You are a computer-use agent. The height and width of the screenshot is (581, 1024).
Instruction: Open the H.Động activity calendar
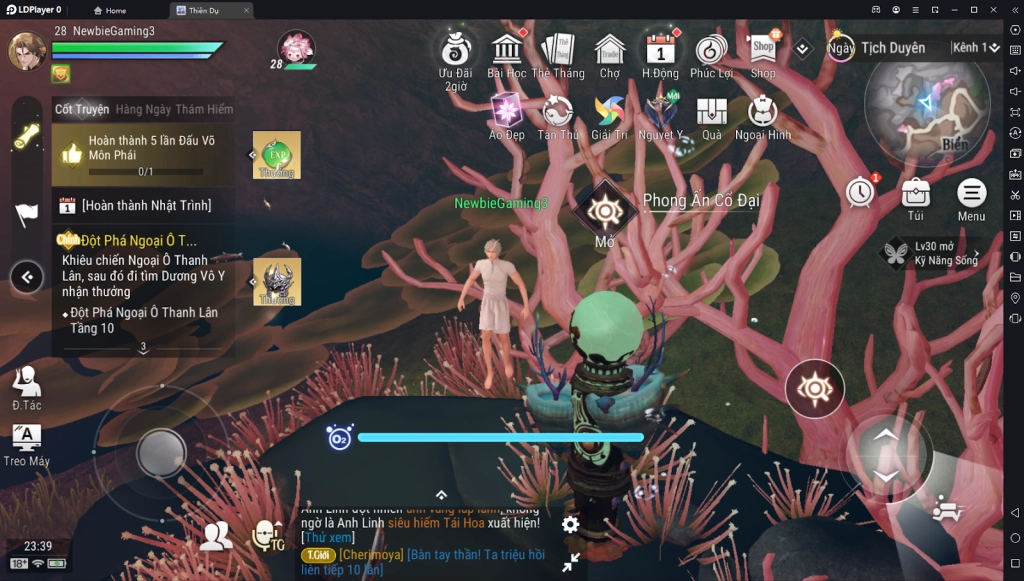coord(660,50)
